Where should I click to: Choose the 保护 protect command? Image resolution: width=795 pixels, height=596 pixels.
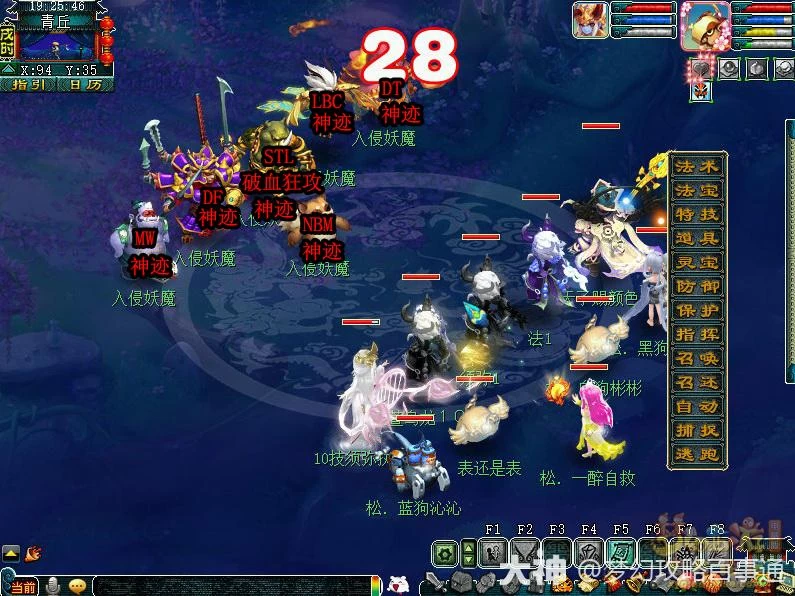(x=697, y=311)
